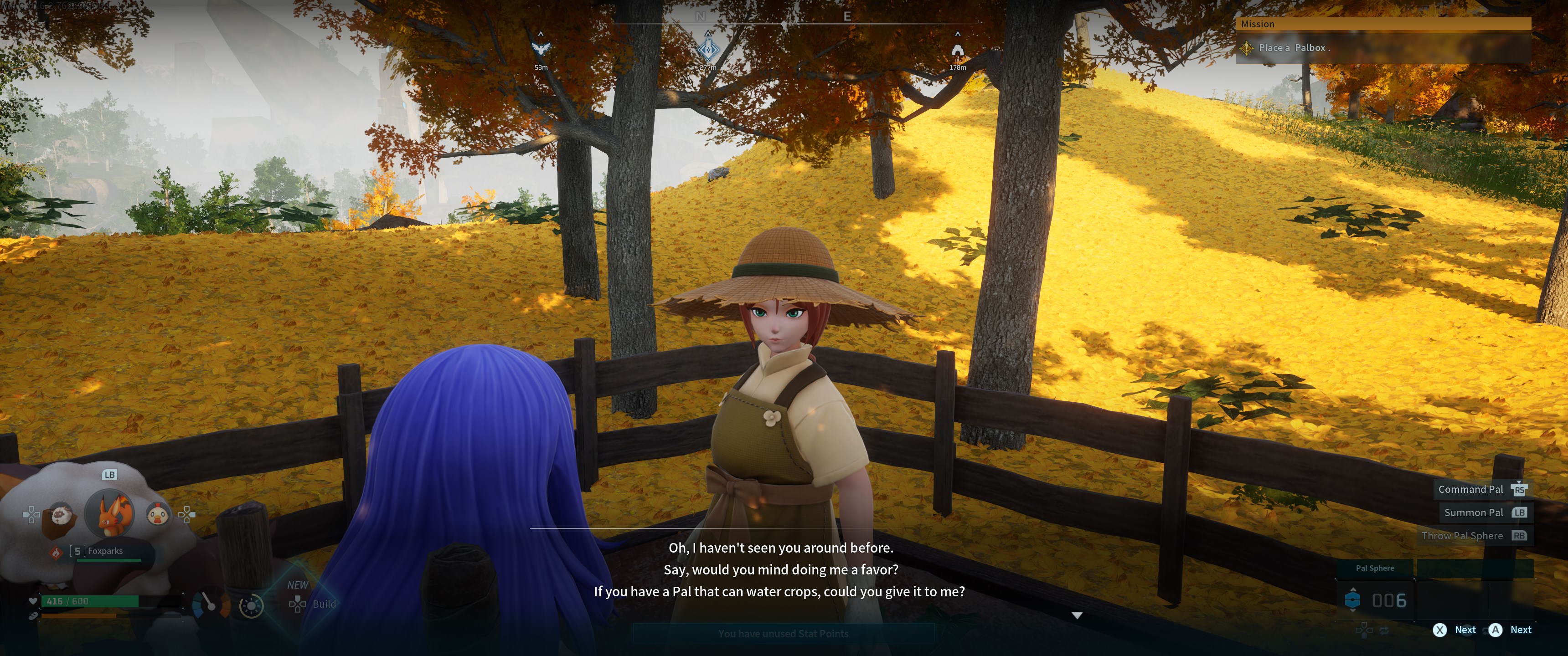Open the unused Stat Points notification
Screen dimensions: 1568x656
point(783,634)
